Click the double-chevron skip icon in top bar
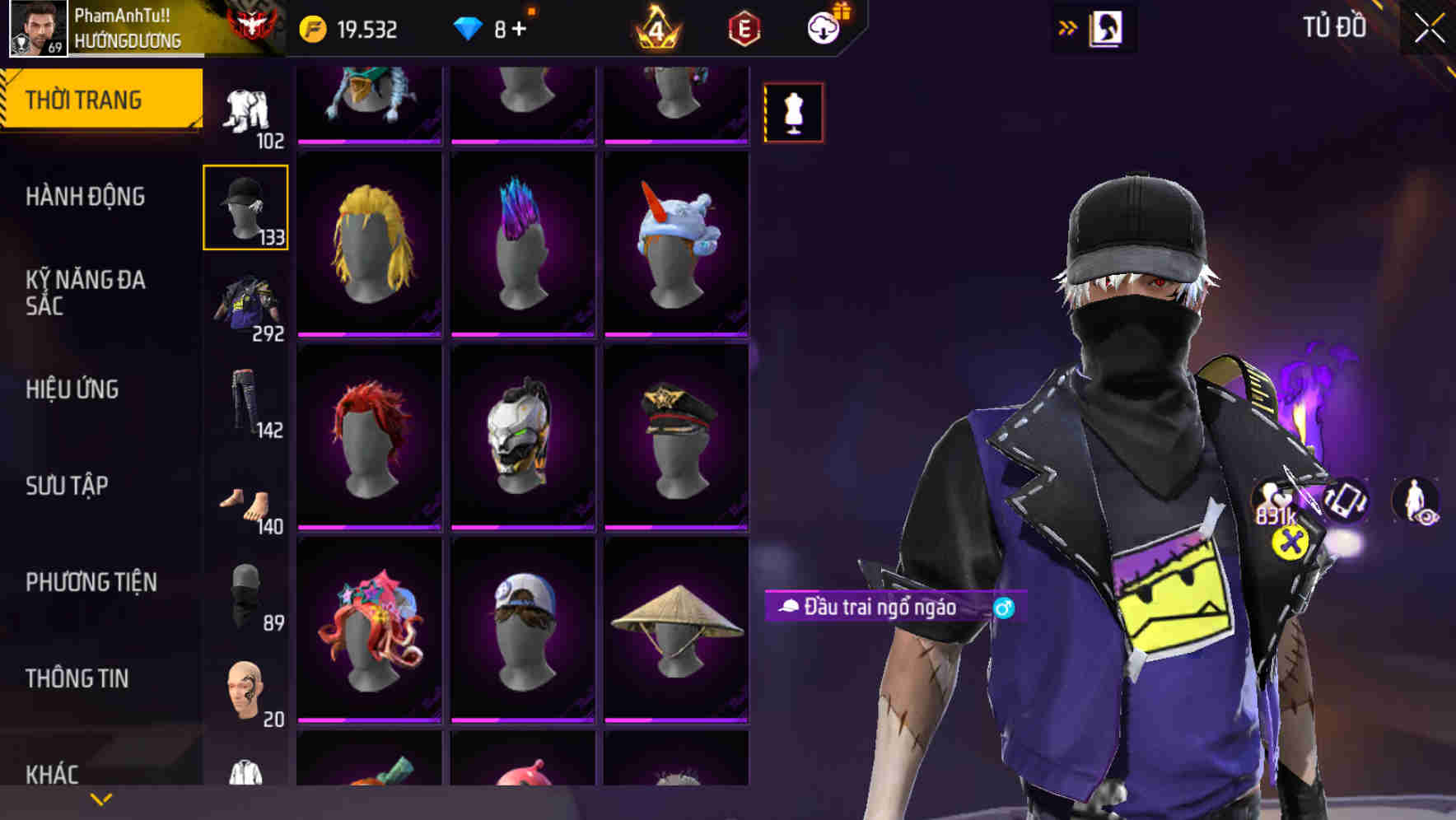This screenshot has height=820, width=1456. tap(1068, 27)
